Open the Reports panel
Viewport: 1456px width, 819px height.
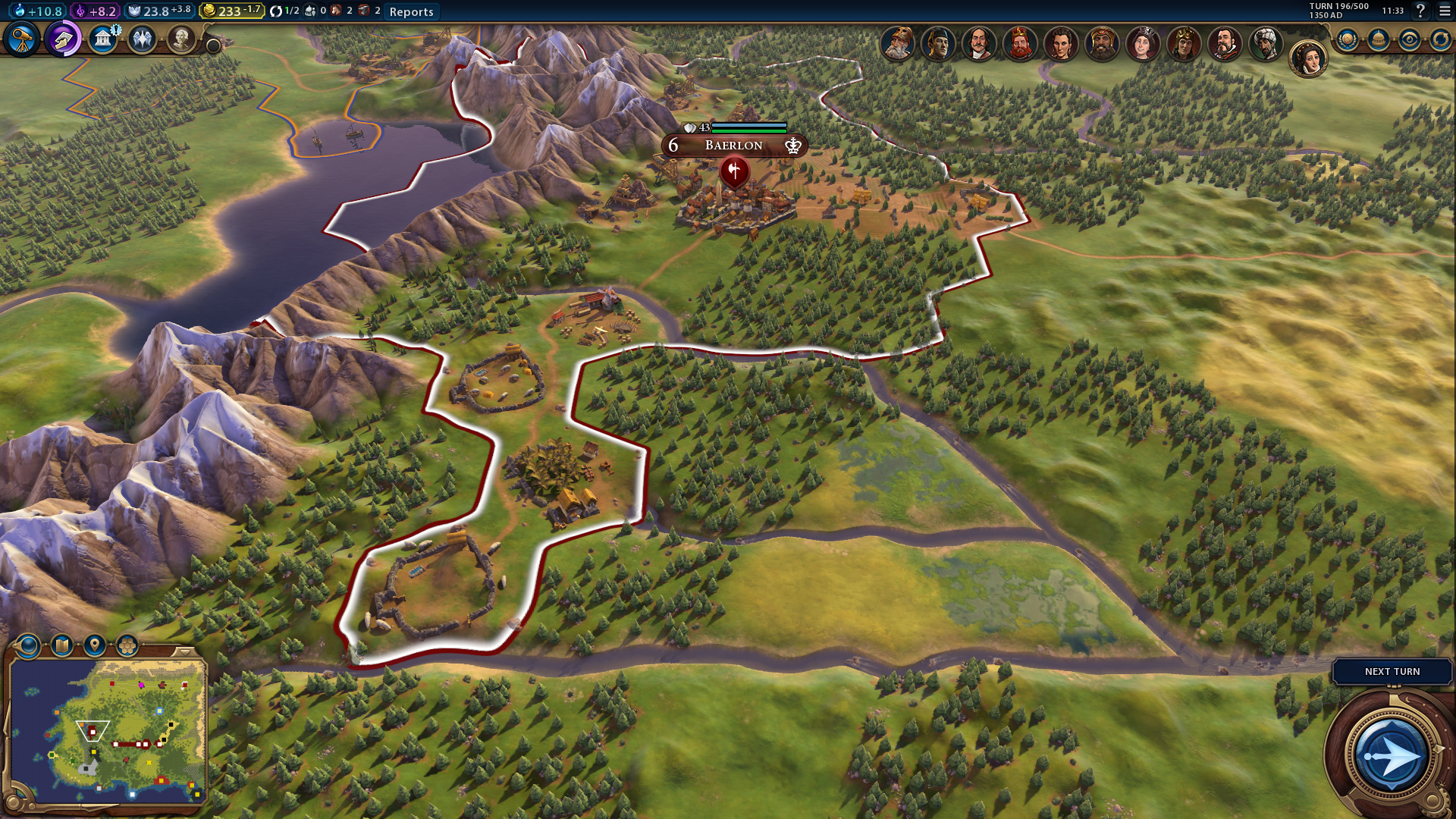coord(411,11)
